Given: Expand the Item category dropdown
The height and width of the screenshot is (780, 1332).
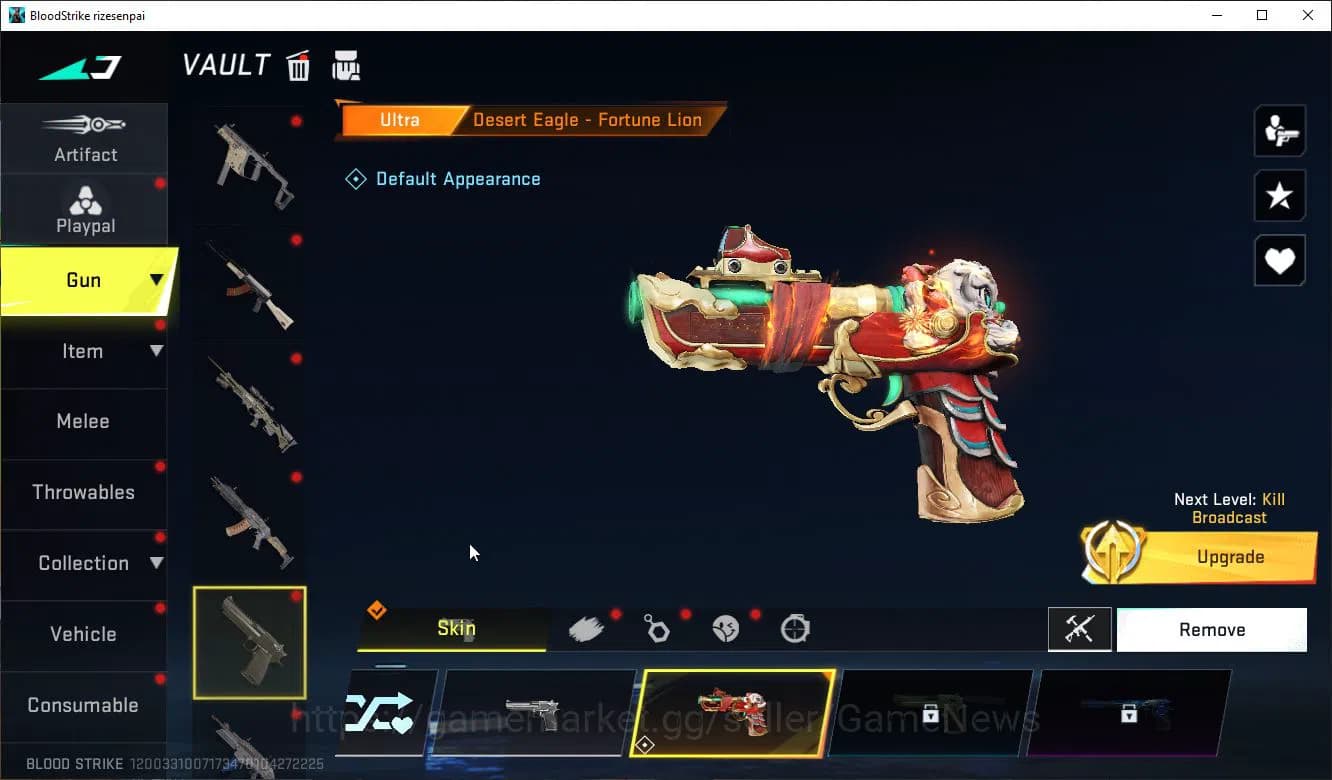Looking at the screenshot, I should pos(155,351).
